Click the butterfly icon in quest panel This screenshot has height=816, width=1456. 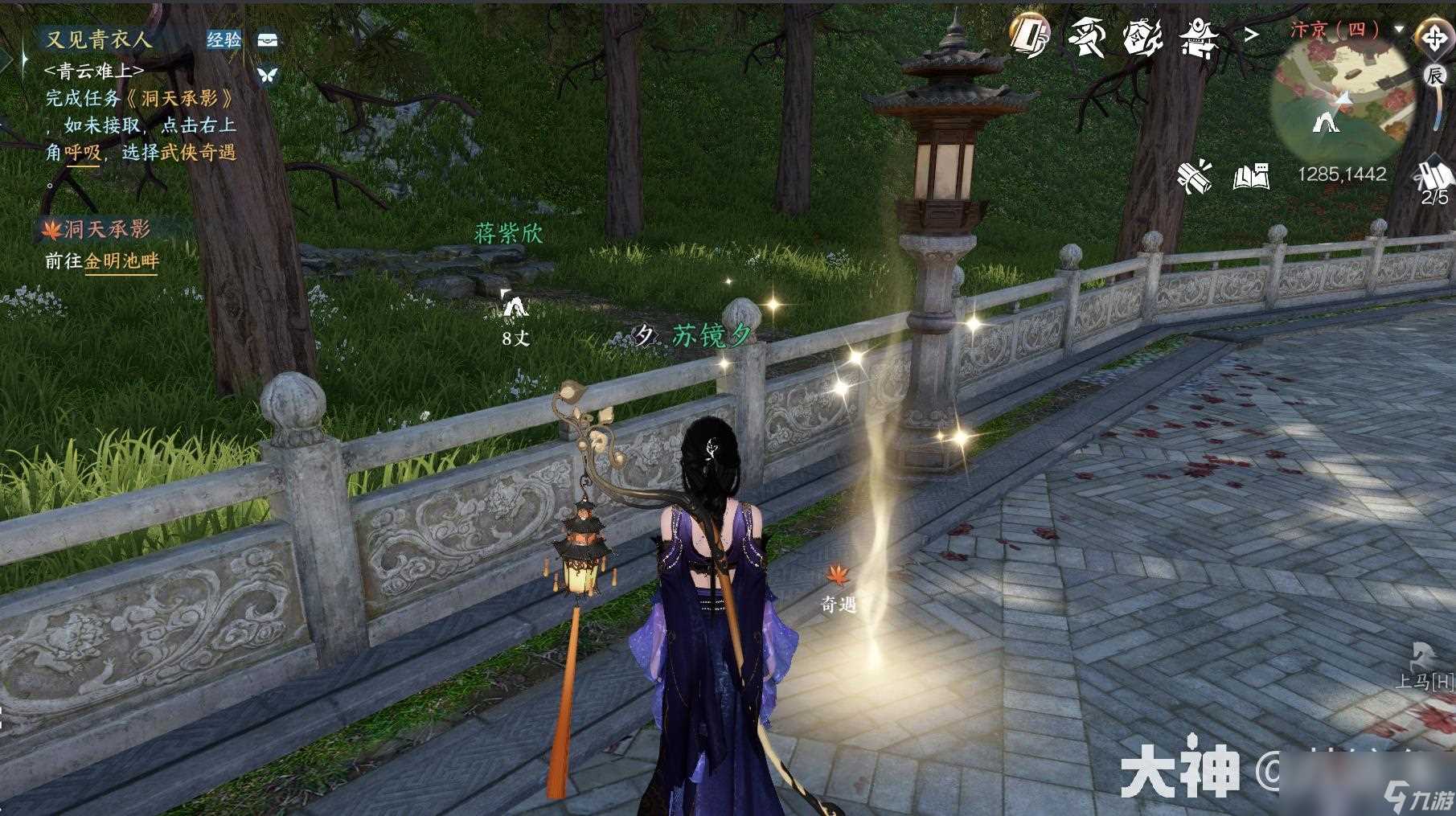click(267, 75)
